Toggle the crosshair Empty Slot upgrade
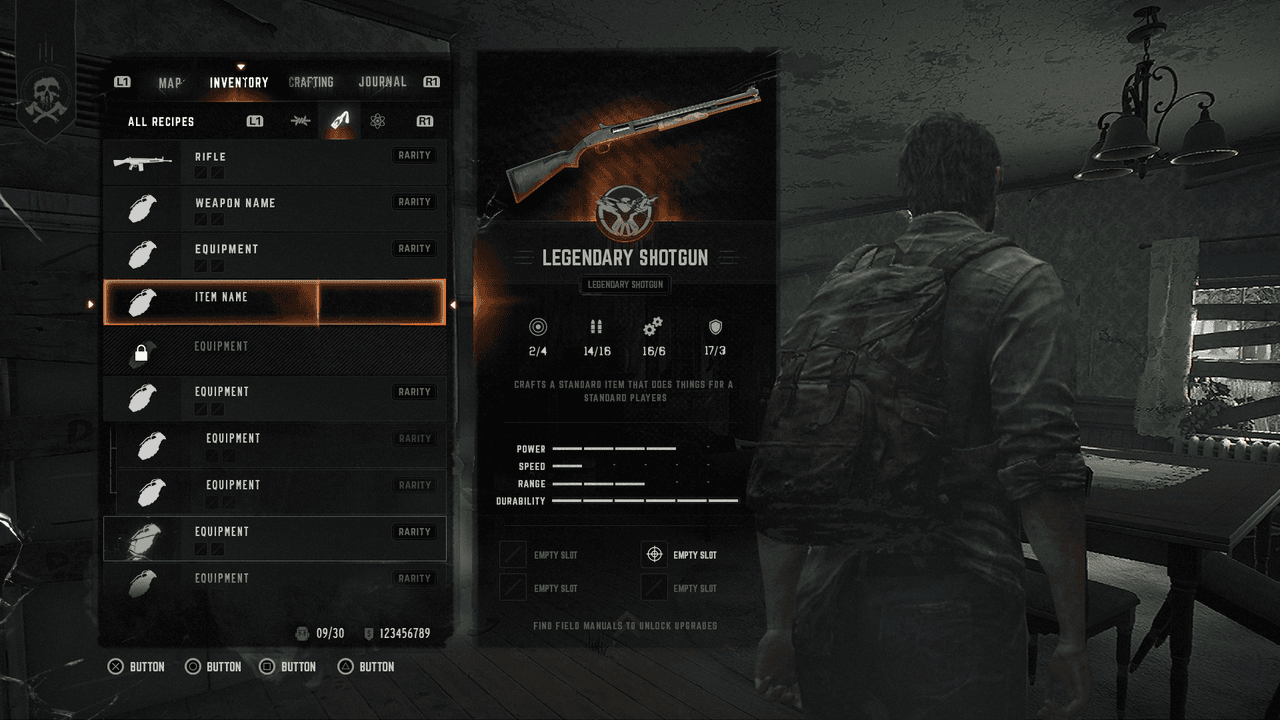The height and width of the screenshot is (720, 1280). 653,554
